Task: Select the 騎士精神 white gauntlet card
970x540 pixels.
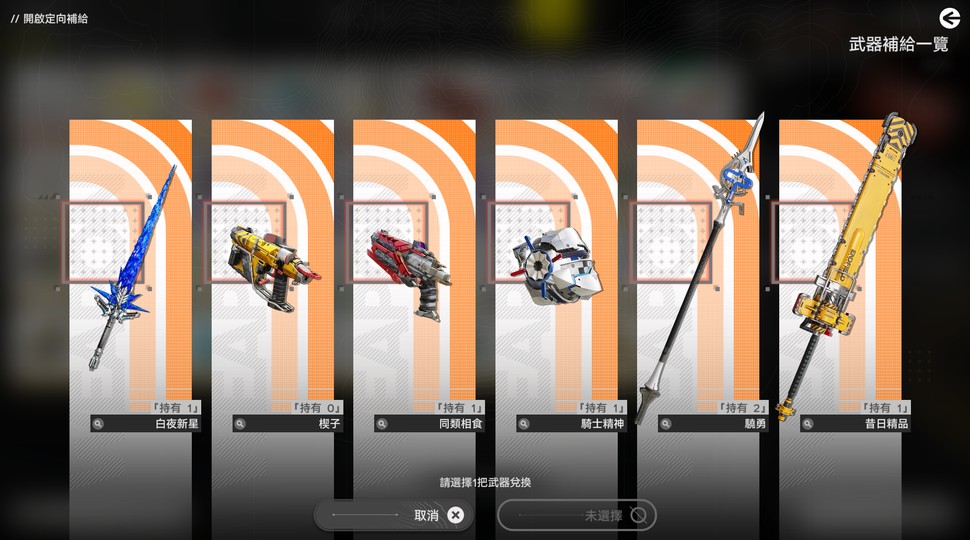Action: (x=556, y=270)
